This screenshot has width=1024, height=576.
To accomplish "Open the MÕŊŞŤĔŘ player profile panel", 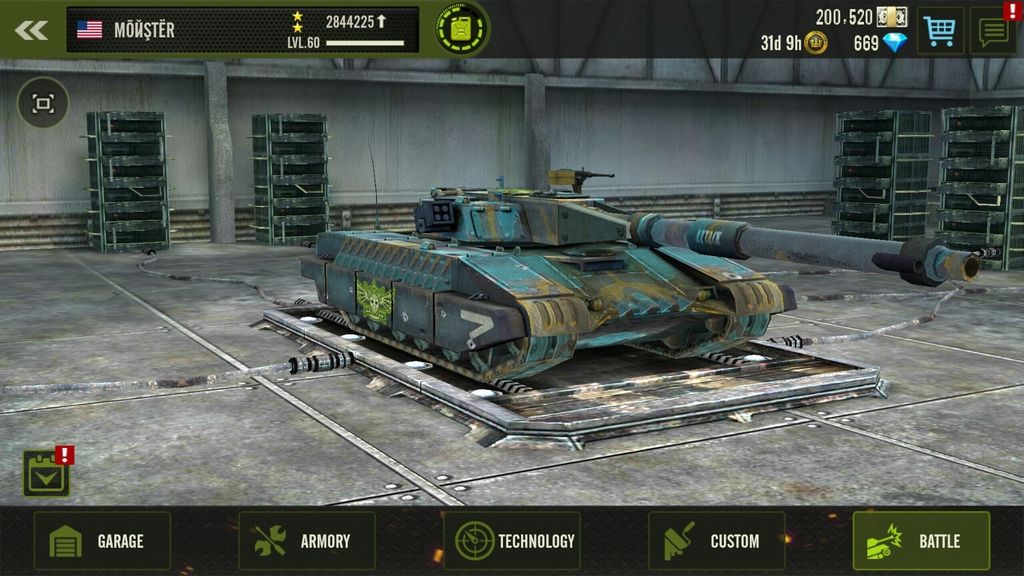I will 242,30.
